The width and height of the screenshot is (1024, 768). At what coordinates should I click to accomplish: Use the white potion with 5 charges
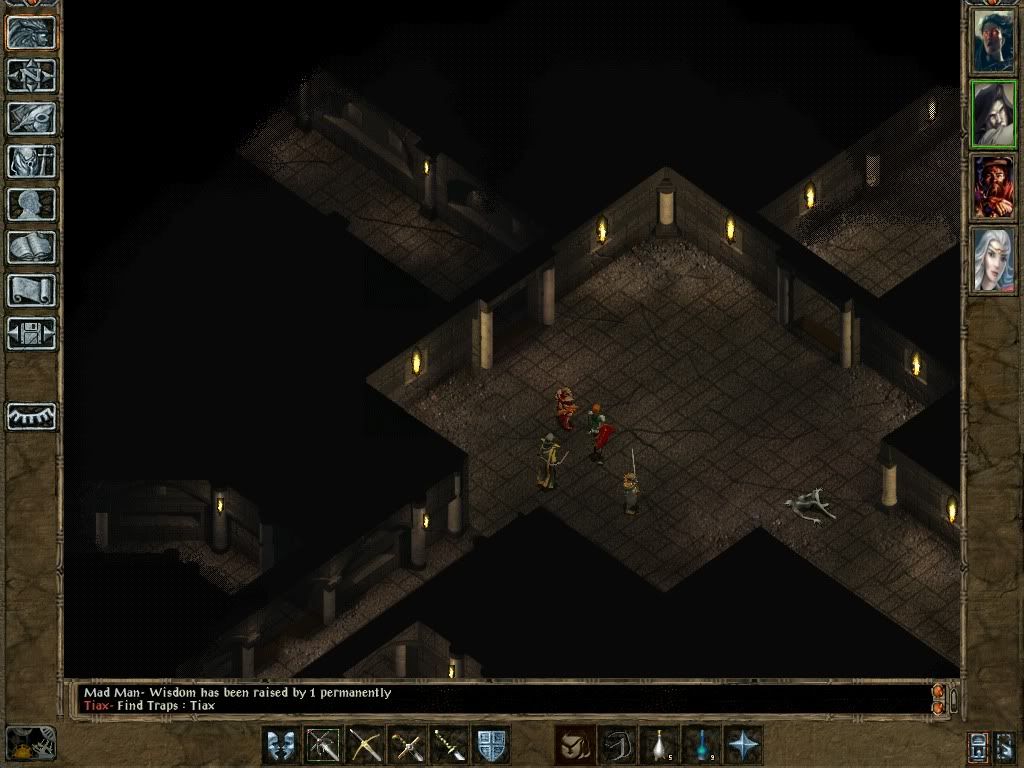[x=658, y=745]
